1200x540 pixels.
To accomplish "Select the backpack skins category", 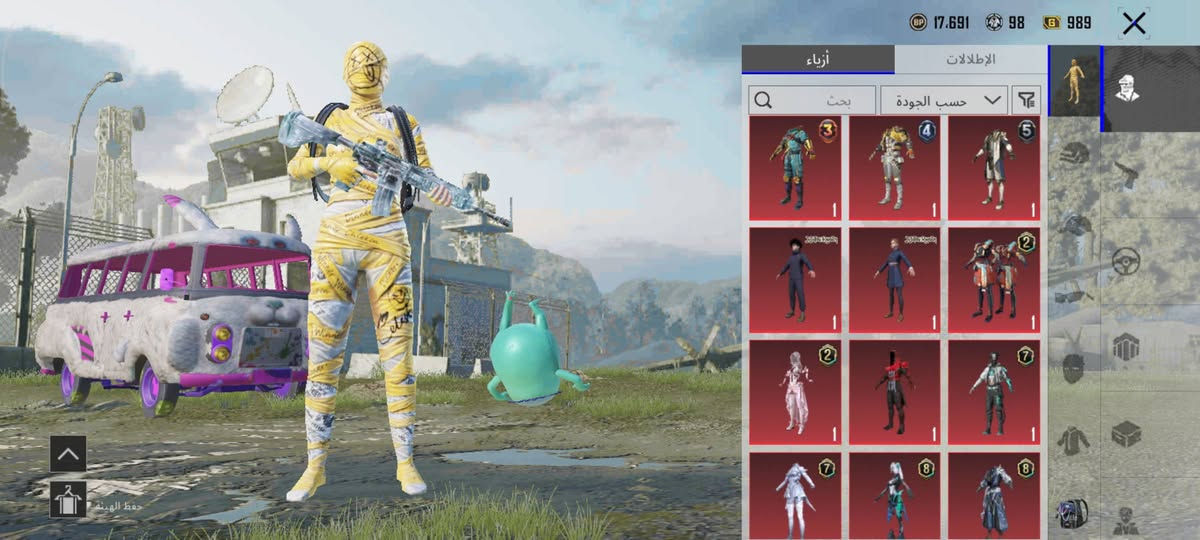I will coord(1074,512).
